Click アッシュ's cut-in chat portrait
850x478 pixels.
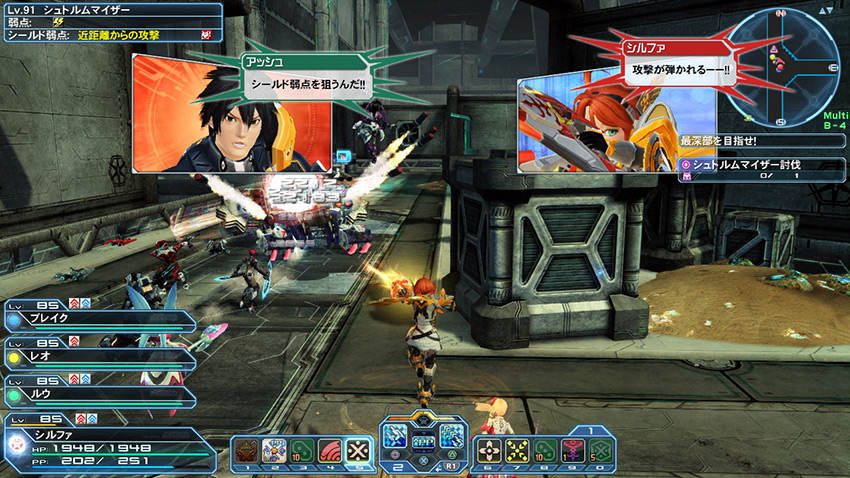click(x=231, y=113)
